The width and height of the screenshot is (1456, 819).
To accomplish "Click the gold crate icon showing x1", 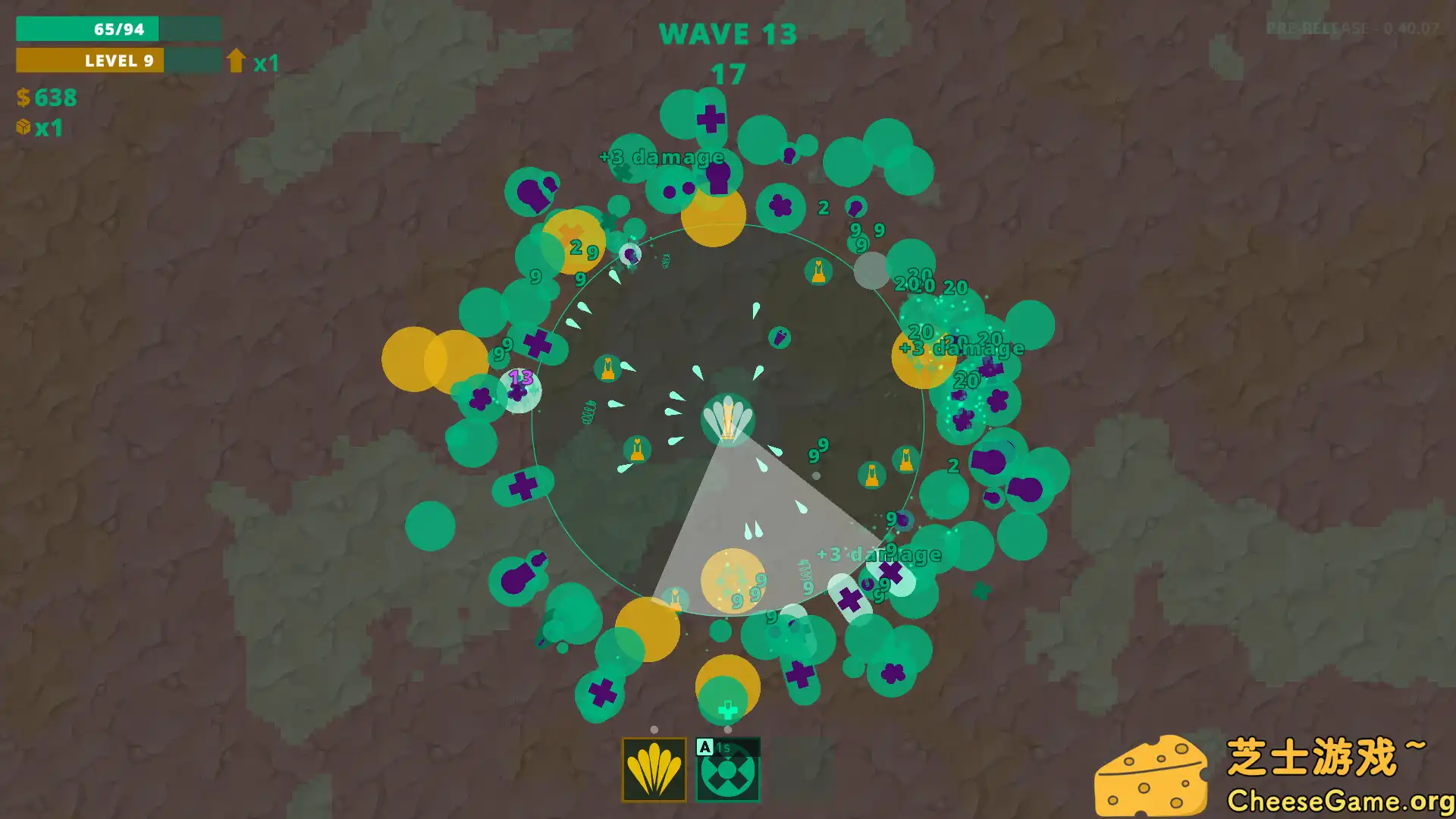I will [22, 128].
